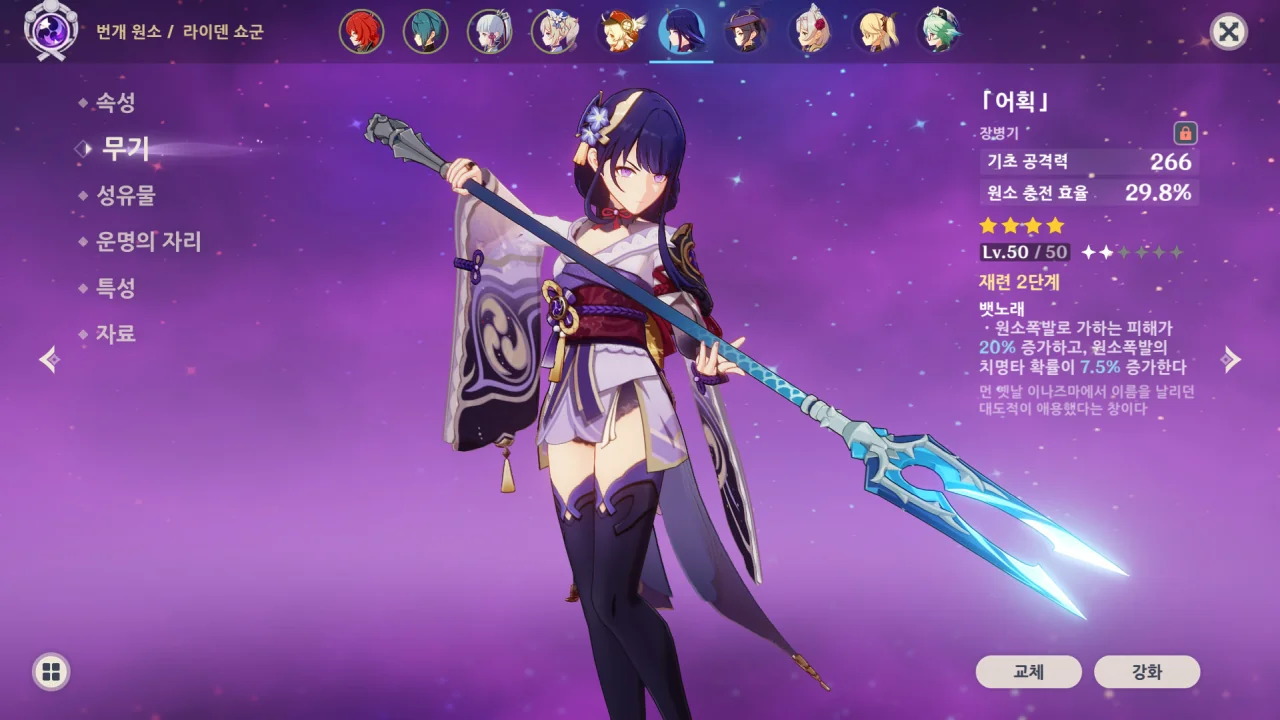Show the 자료 (Profile) page
This screenshot has height=720, width=1280.
pos(115,334)
